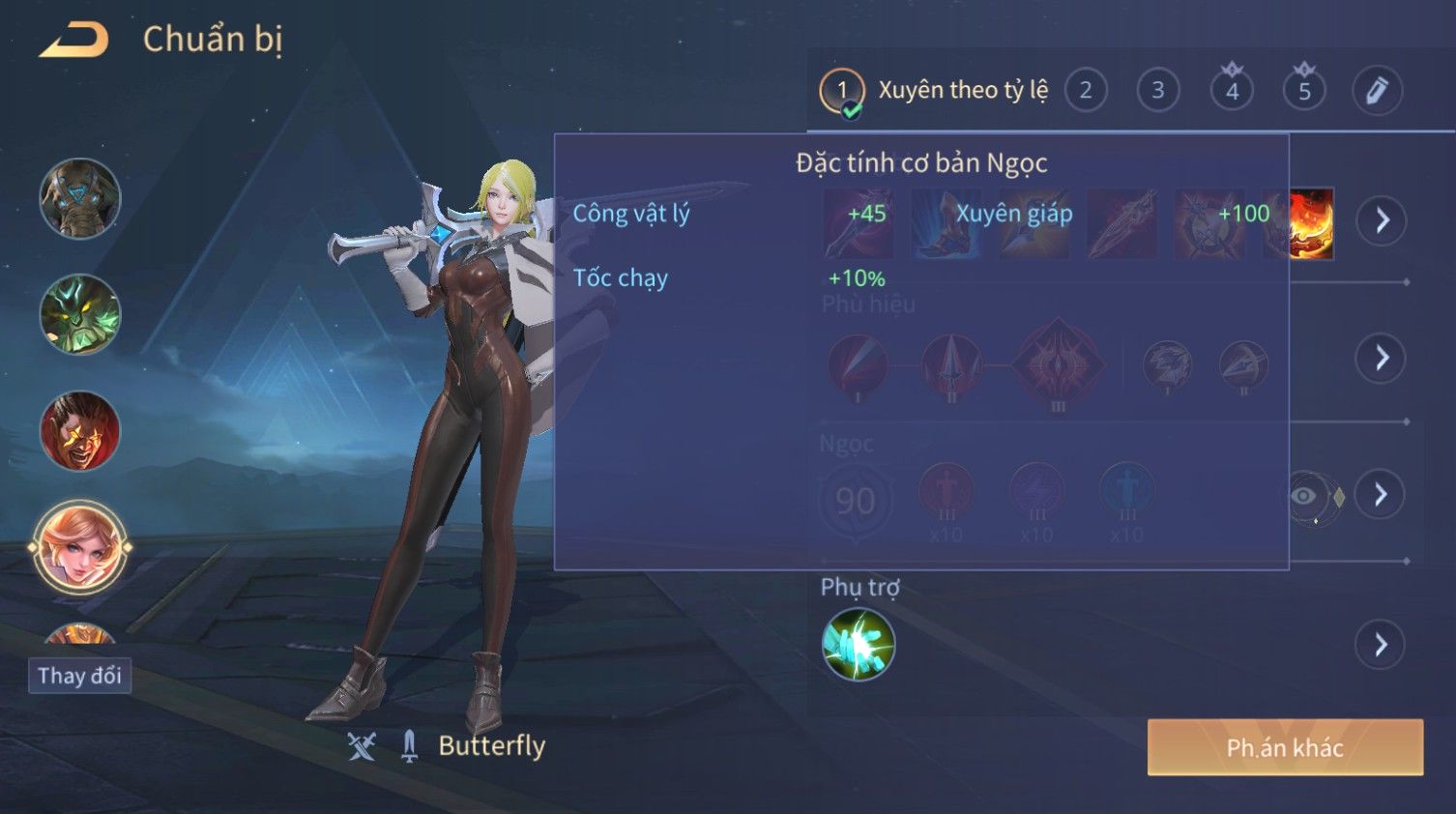Pick the red demon hero portrait

click(x=79, y=431)
